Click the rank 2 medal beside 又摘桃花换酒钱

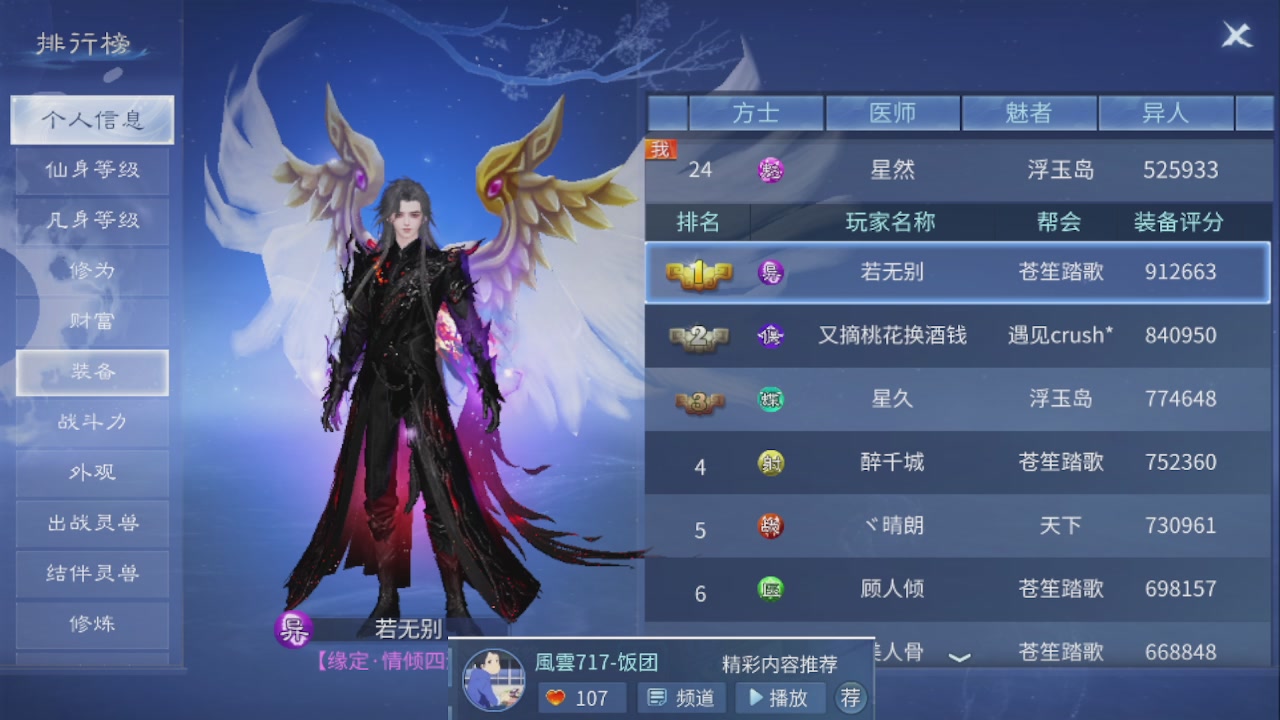coord(700,336)
